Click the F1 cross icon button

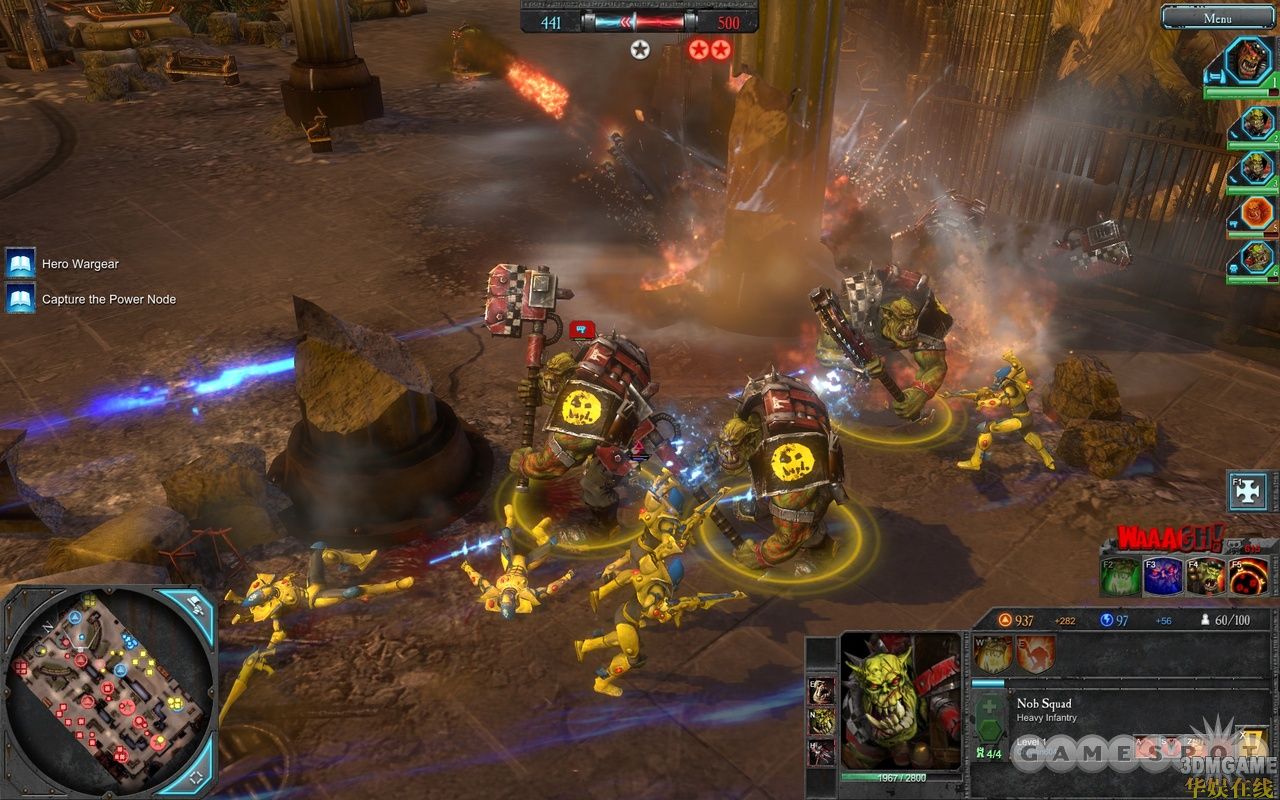pos(1248,491)
